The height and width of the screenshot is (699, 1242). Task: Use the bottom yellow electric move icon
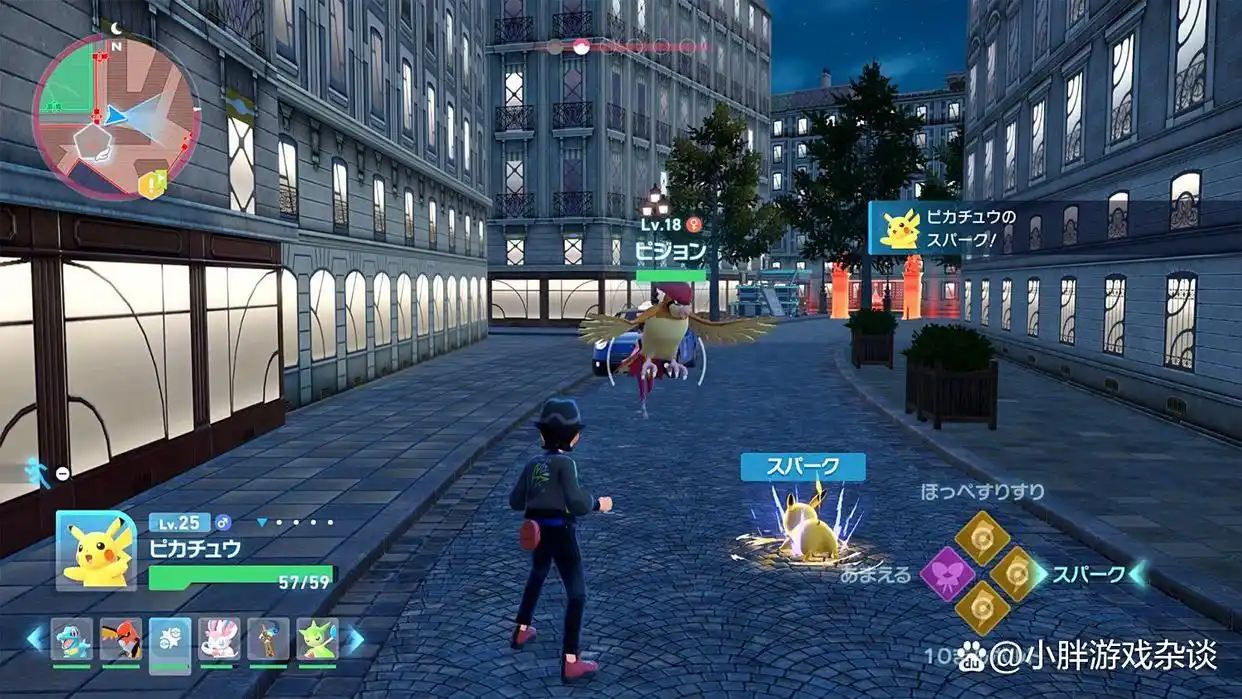point(982,608)
